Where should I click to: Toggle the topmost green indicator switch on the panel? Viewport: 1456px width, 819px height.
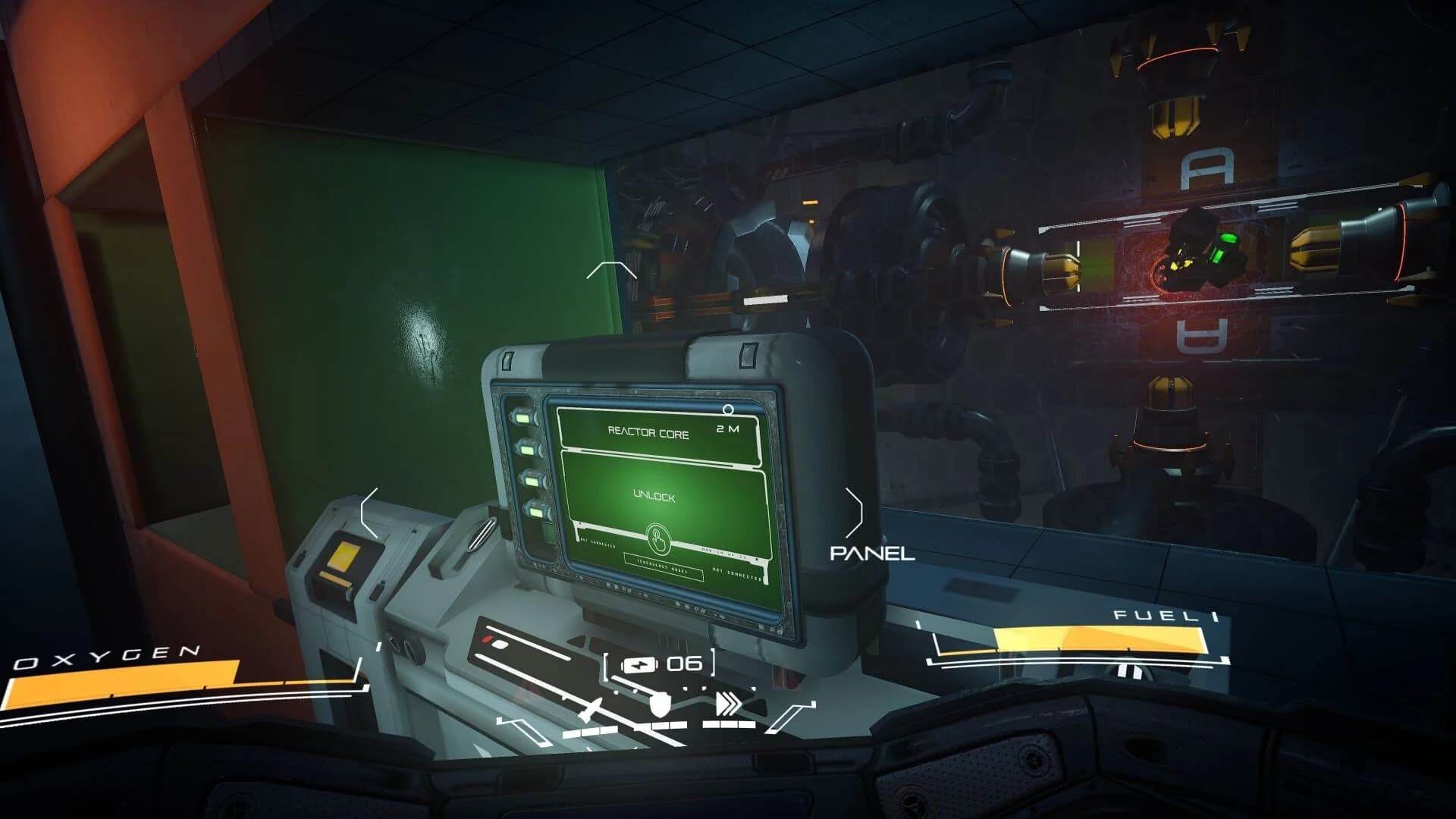pos(523,419)
